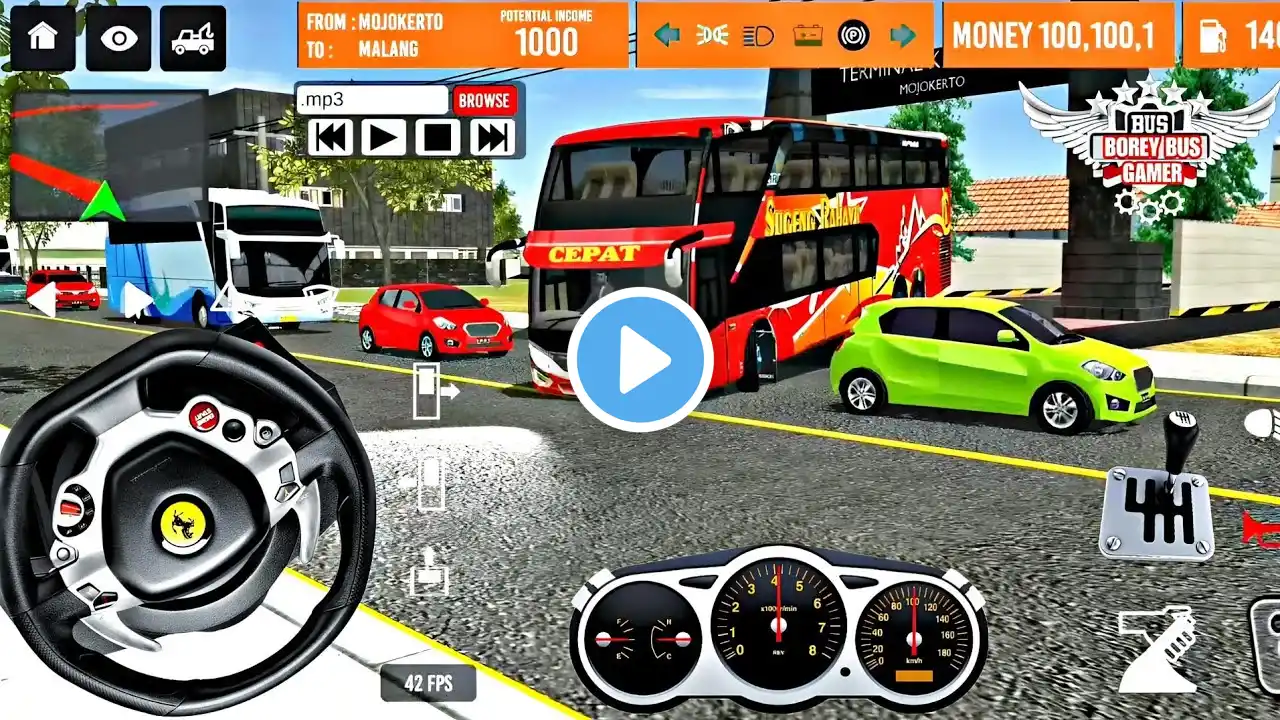Activate the right turn signal
The image size is (1280, 720).
coord(903,36)
